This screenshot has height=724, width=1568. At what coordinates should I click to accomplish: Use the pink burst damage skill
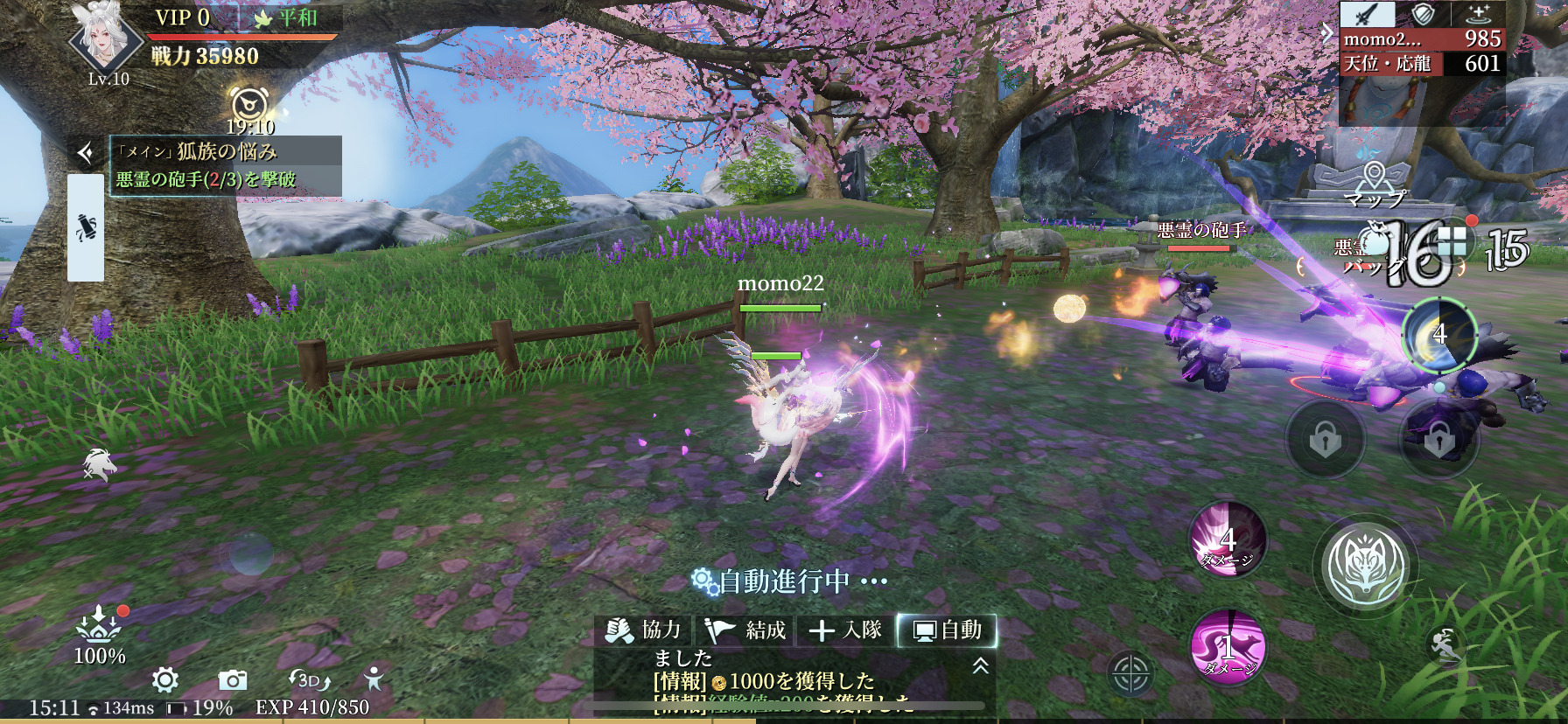tap(1228, 540)
